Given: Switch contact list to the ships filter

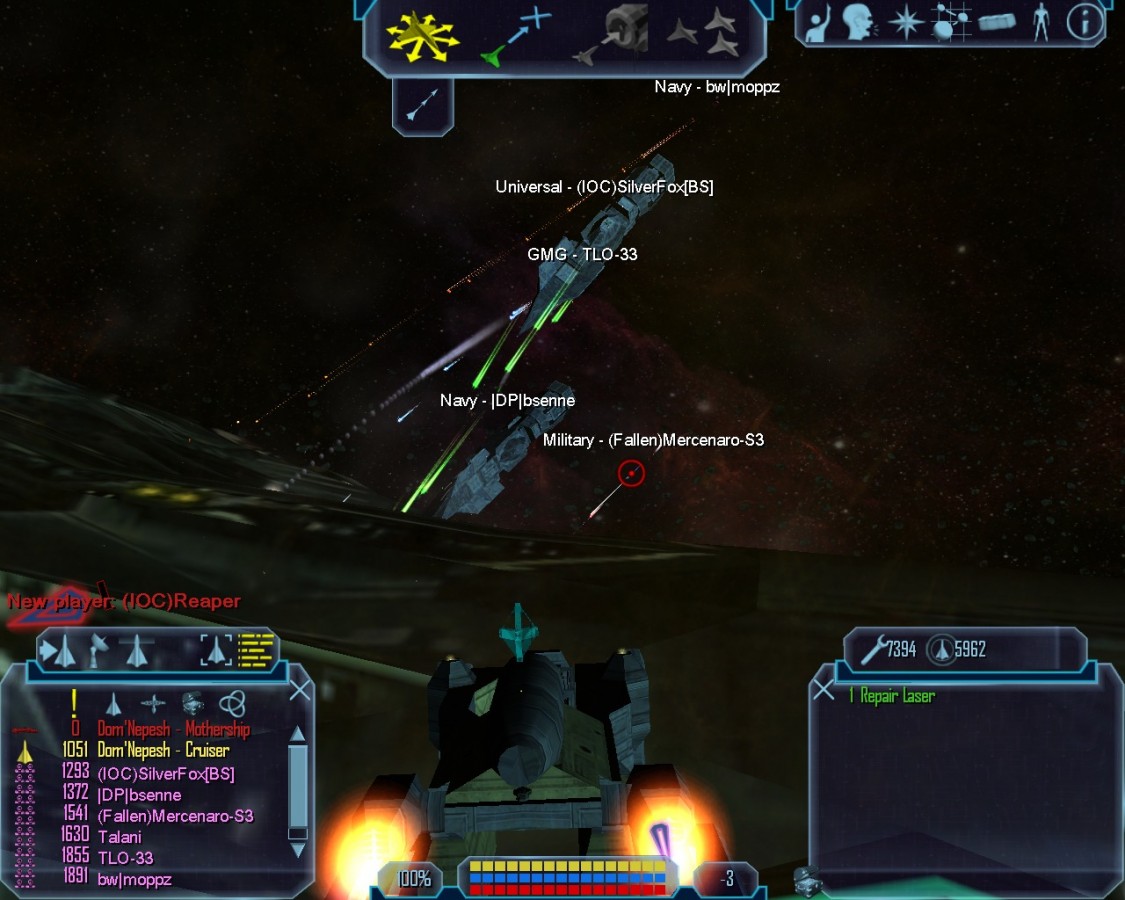Looking at the screenshot, I should point(114,704).
